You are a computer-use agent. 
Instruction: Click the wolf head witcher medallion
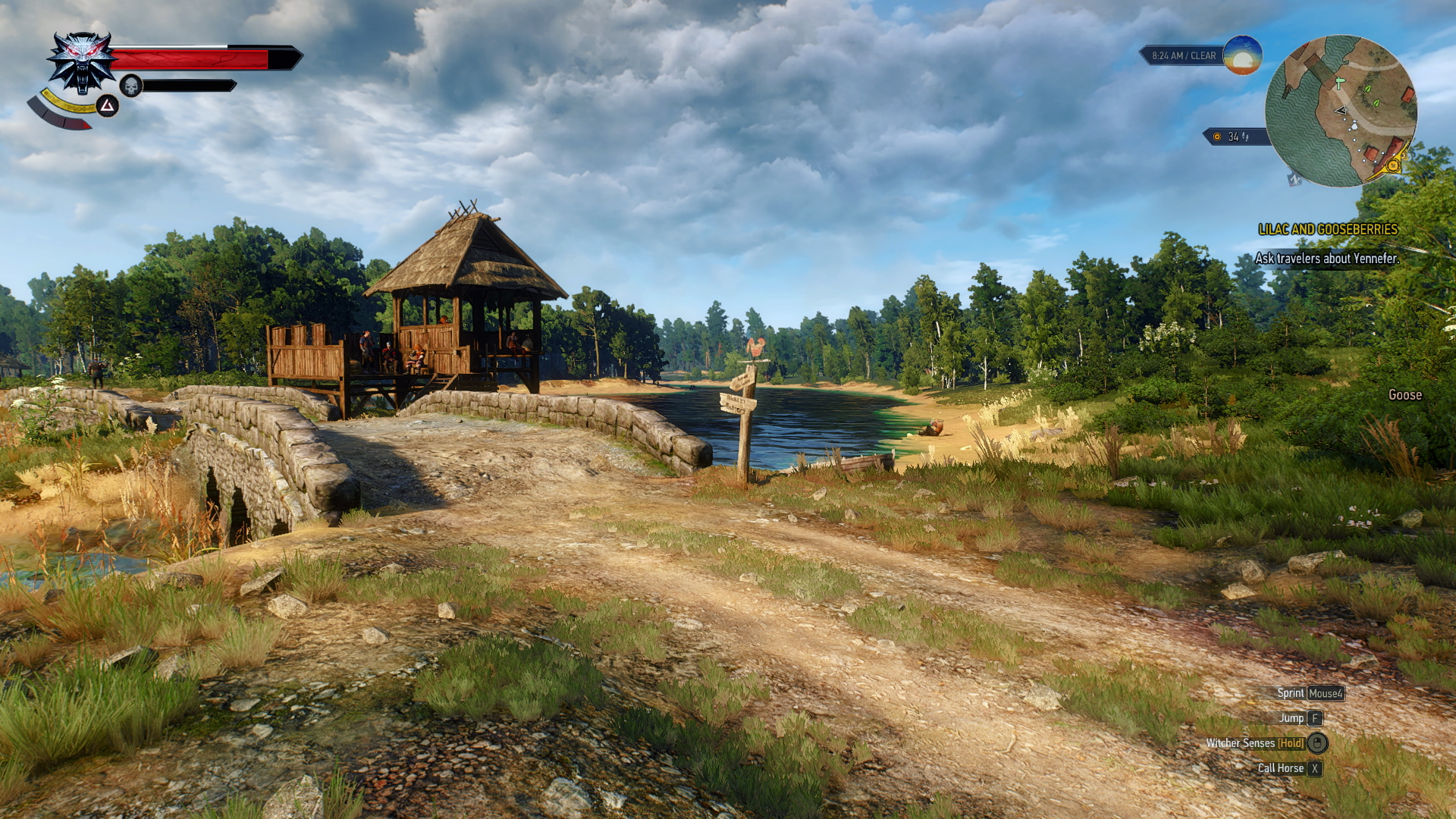(x=80, y=62)
